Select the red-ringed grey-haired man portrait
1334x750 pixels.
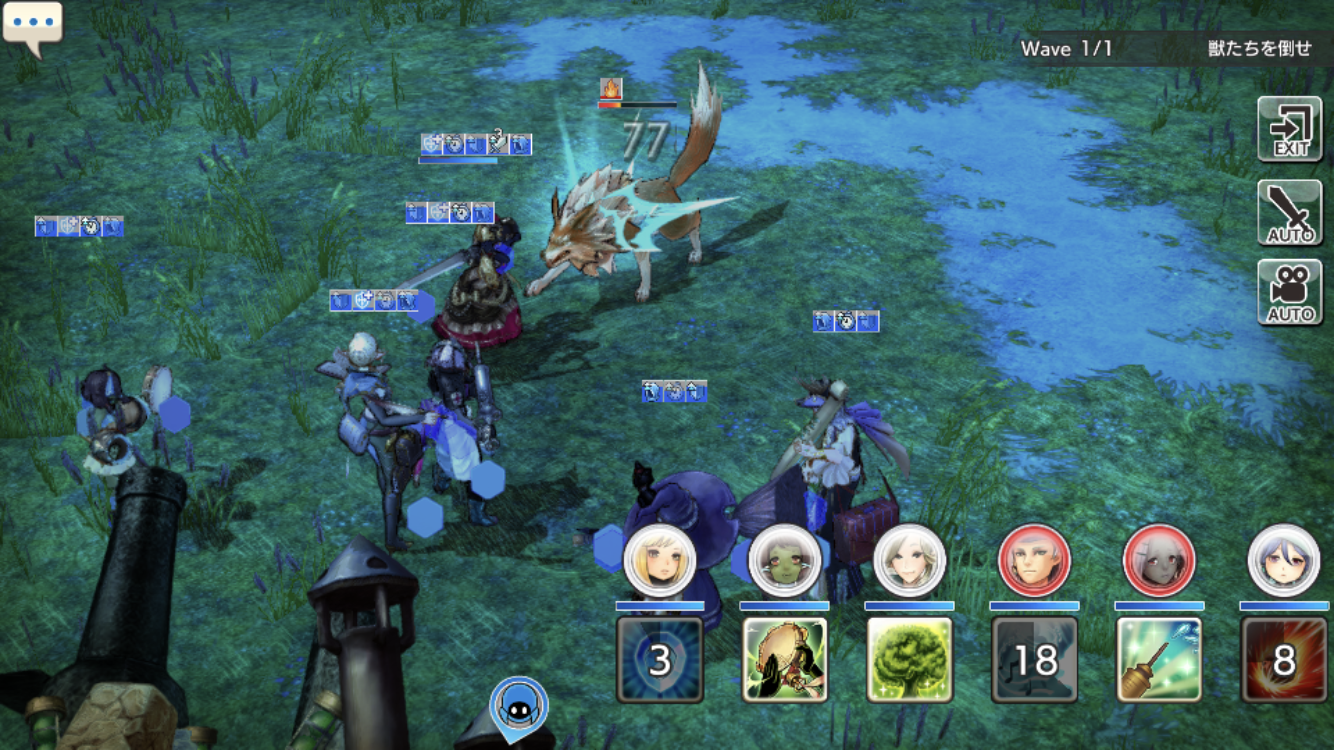tap(1034, 561)
